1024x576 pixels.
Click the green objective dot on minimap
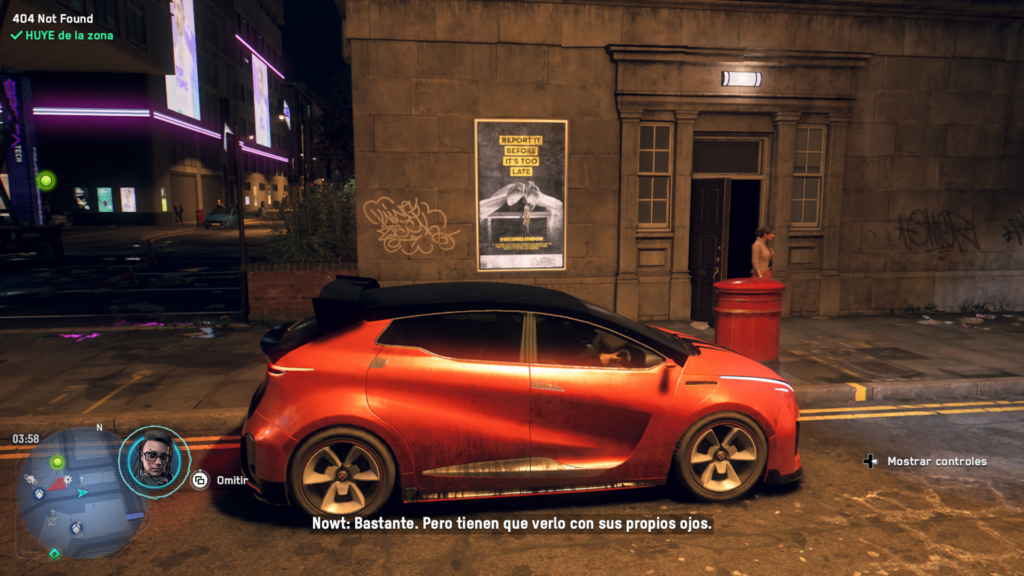tap(58, 462)
